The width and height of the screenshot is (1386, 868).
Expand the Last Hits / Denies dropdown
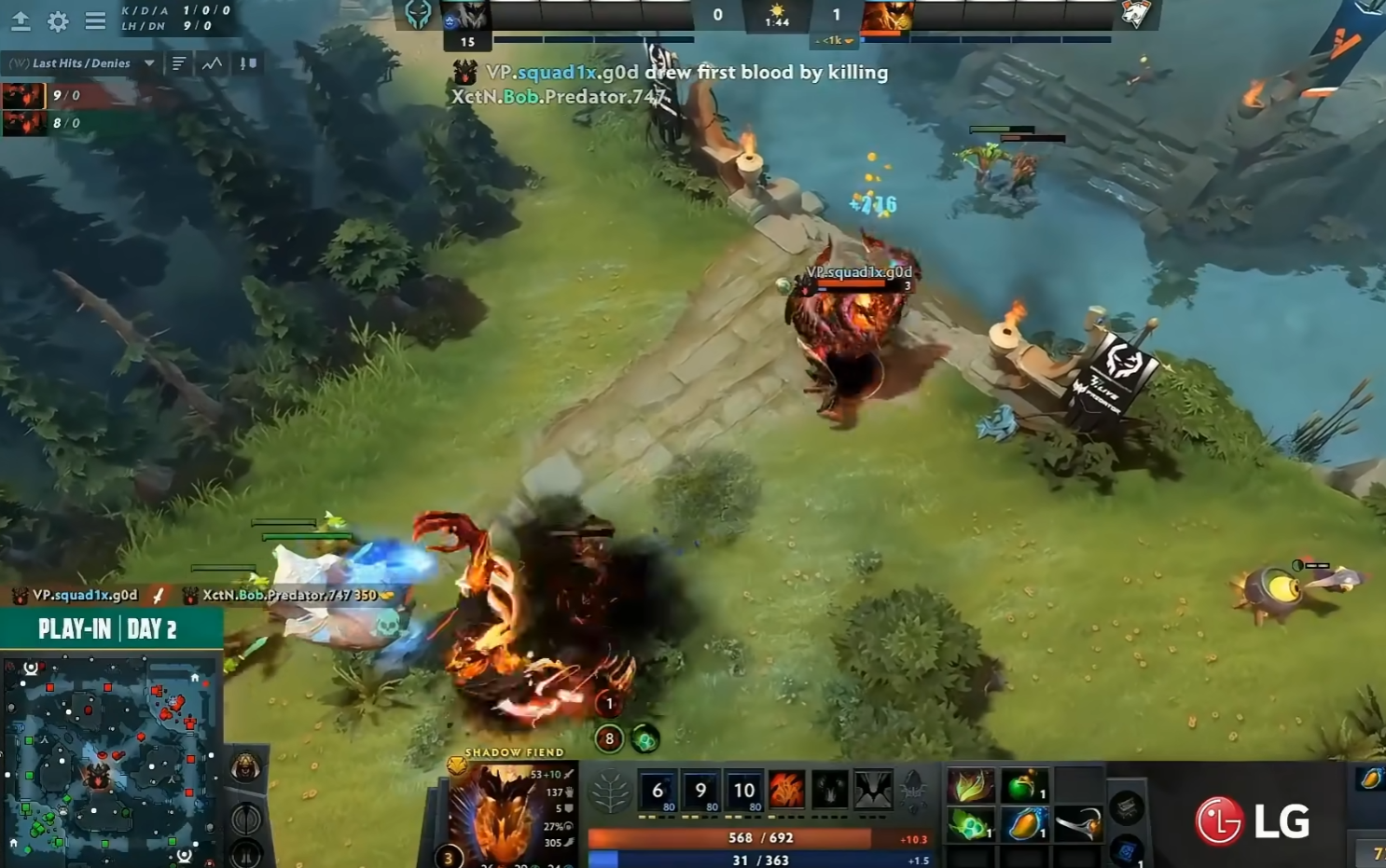click(149, 63)
